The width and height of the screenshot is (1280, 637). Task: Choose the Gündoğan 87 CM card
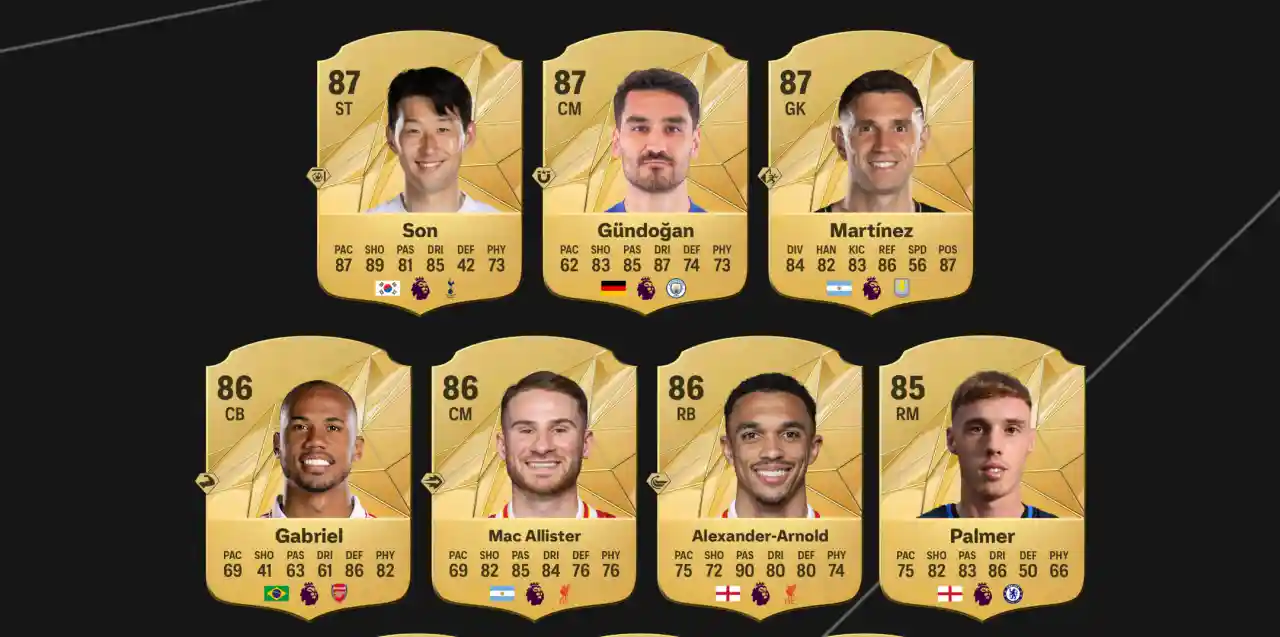(645, 170)
